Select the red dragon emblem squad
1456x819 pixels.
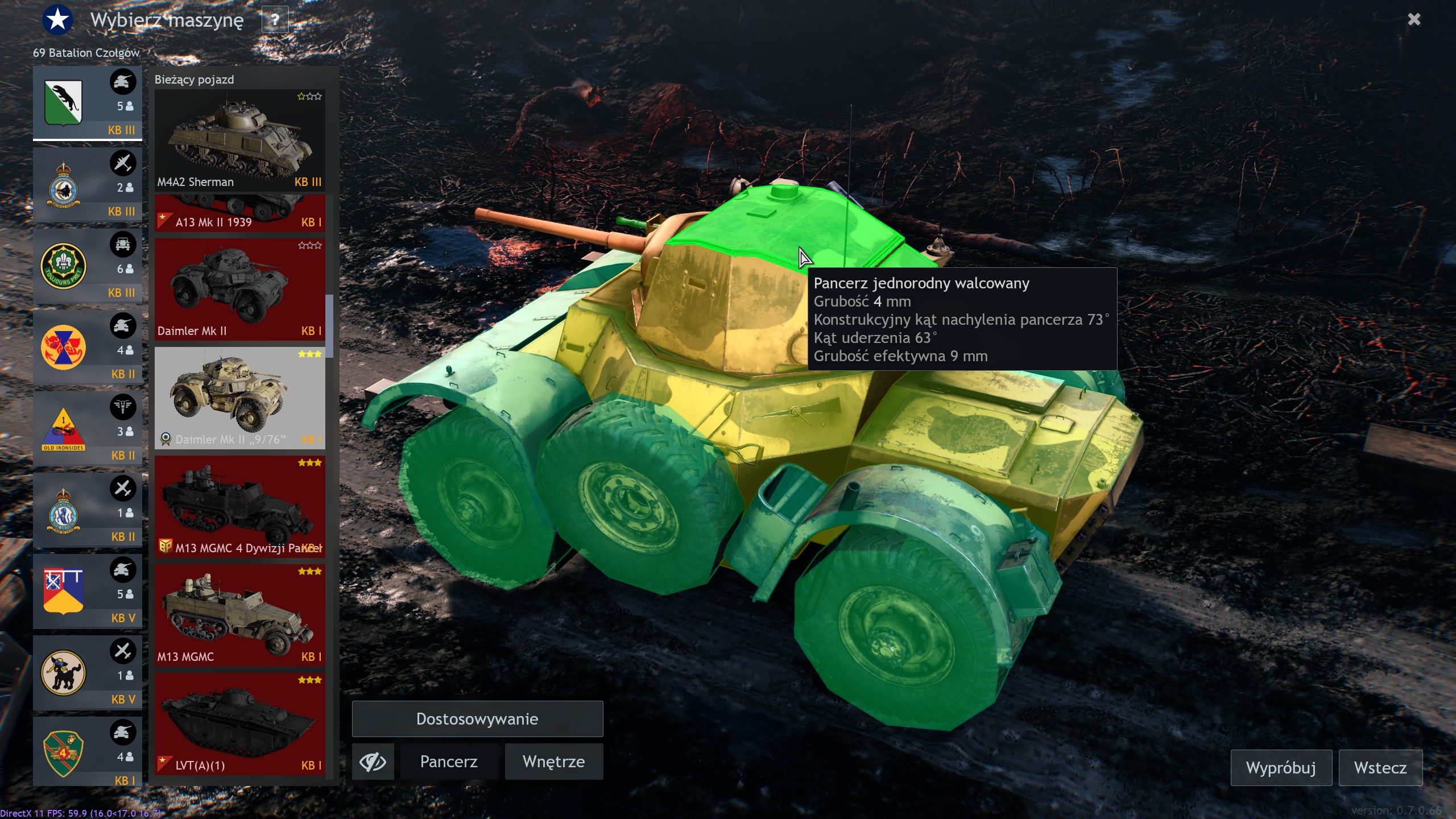(x=87, y=348)
